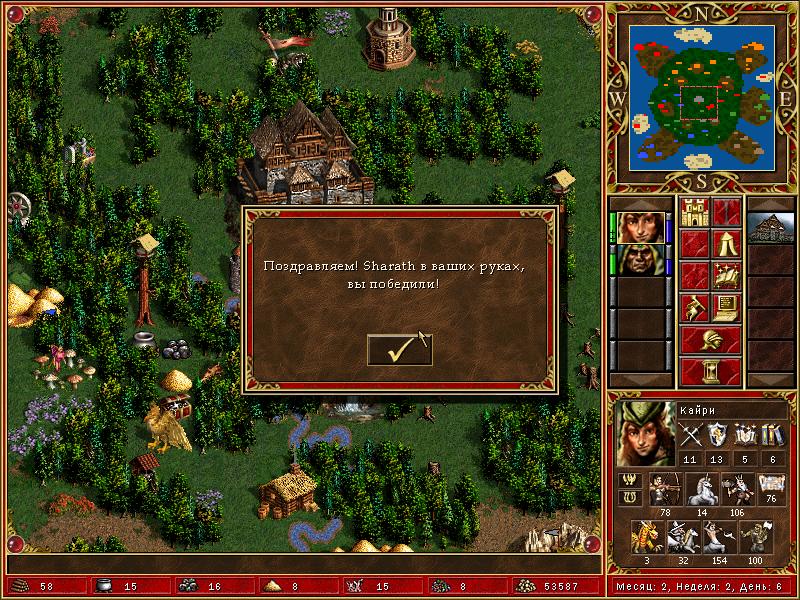Select the town thumbnail in town list
This screenshot has width=800, height=600.
770,227
